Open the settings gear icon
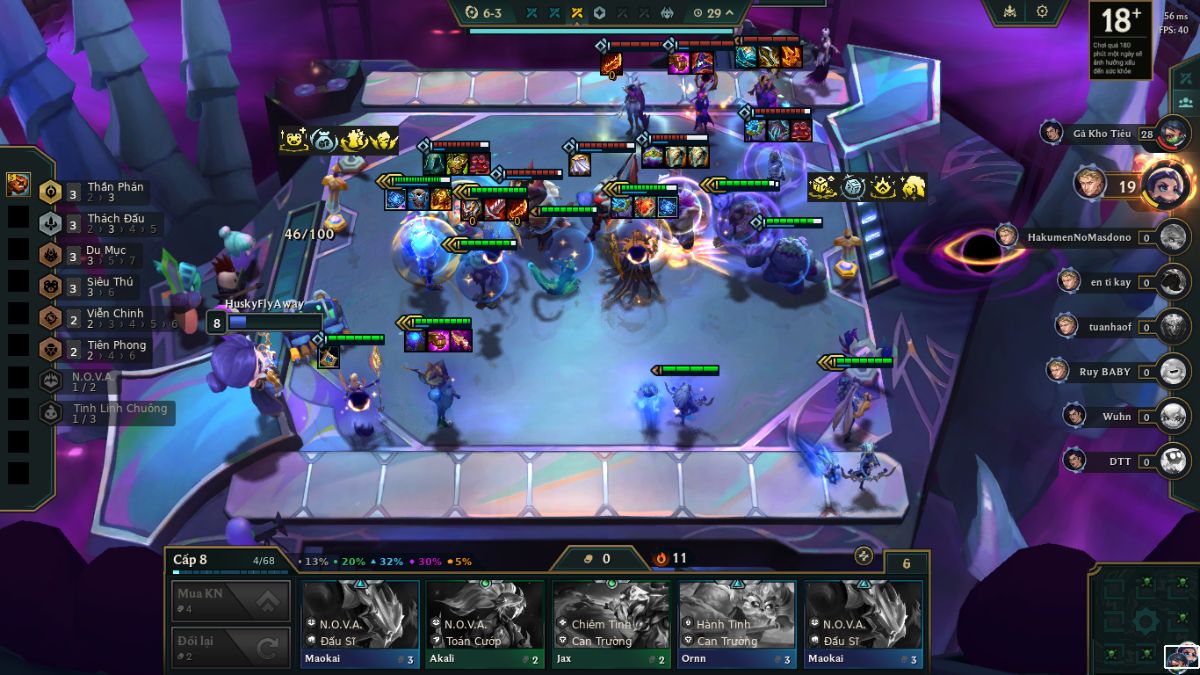 1042,12
